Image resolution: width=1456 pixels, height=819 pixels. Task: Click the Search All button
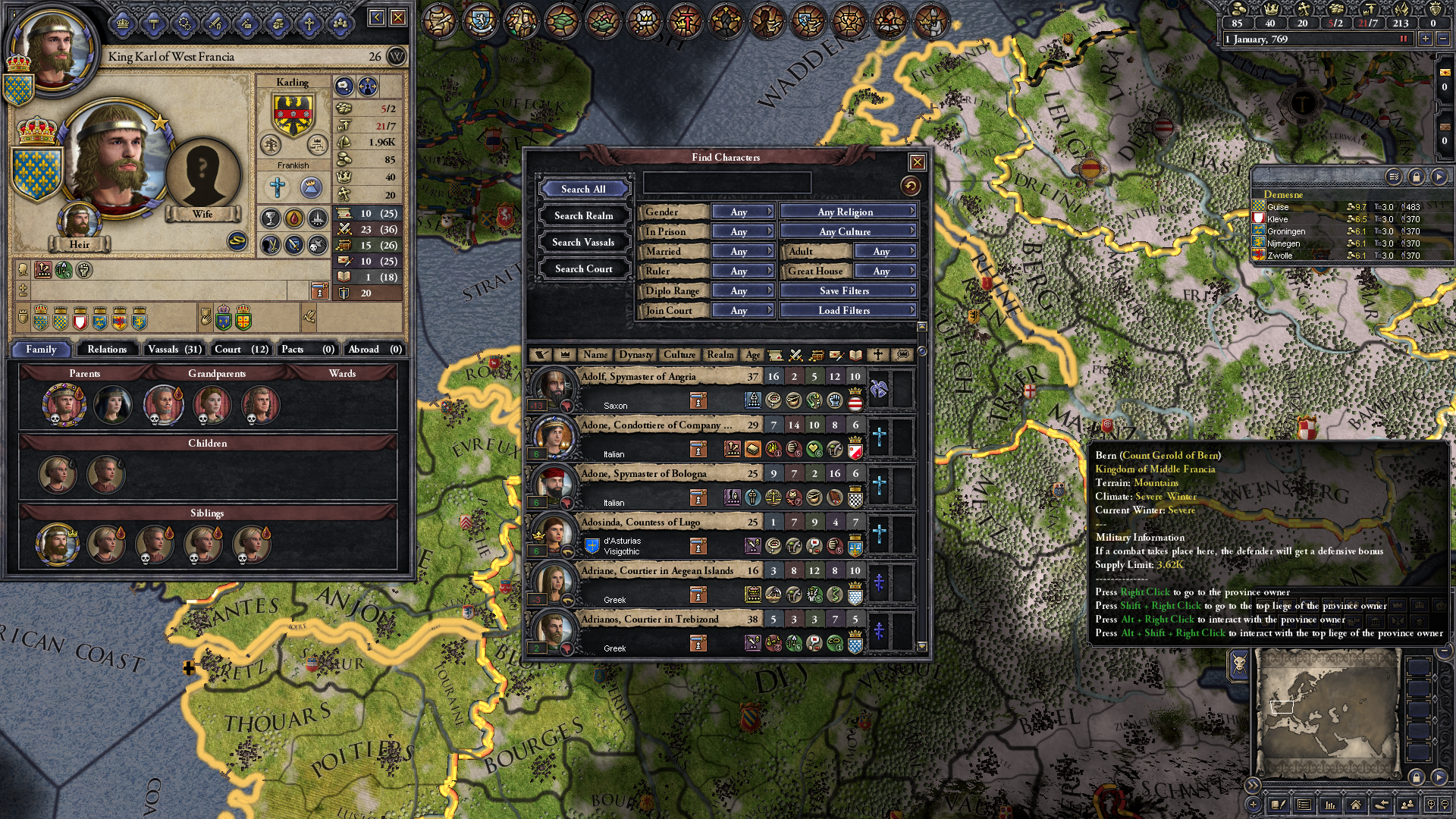pos(583,189)
